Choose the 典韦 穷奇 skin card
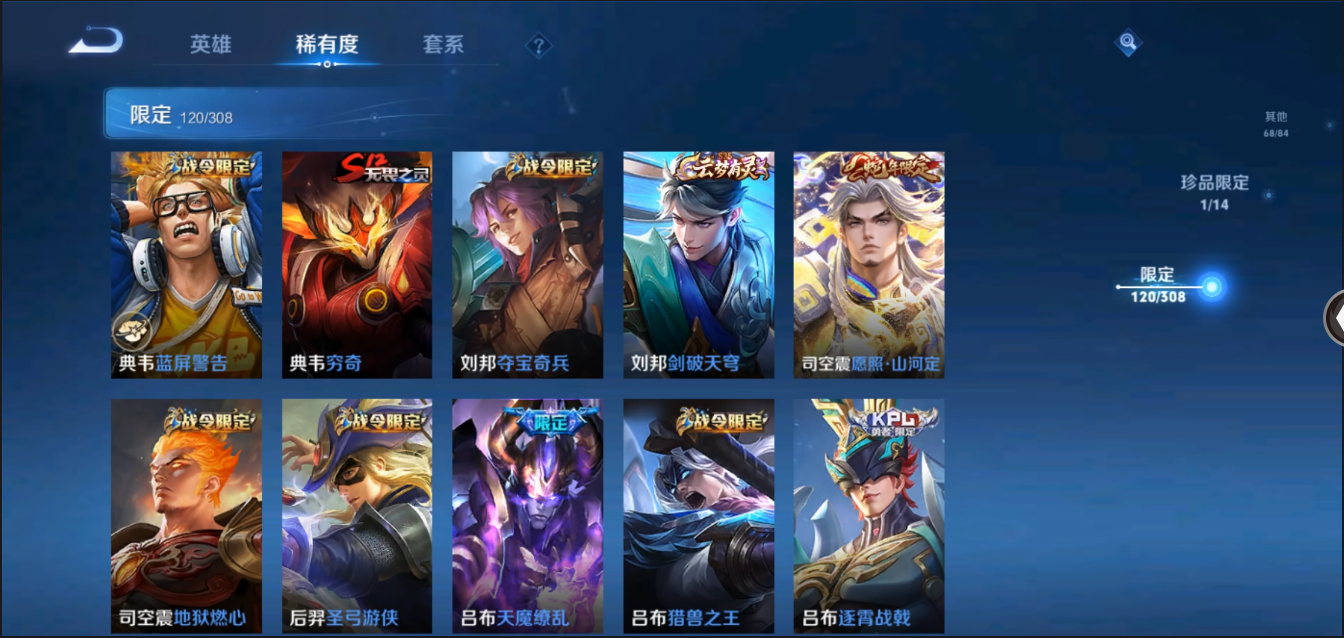This screenshot has width=1344, height=638. pyautogui.click(x=357, y=265)
